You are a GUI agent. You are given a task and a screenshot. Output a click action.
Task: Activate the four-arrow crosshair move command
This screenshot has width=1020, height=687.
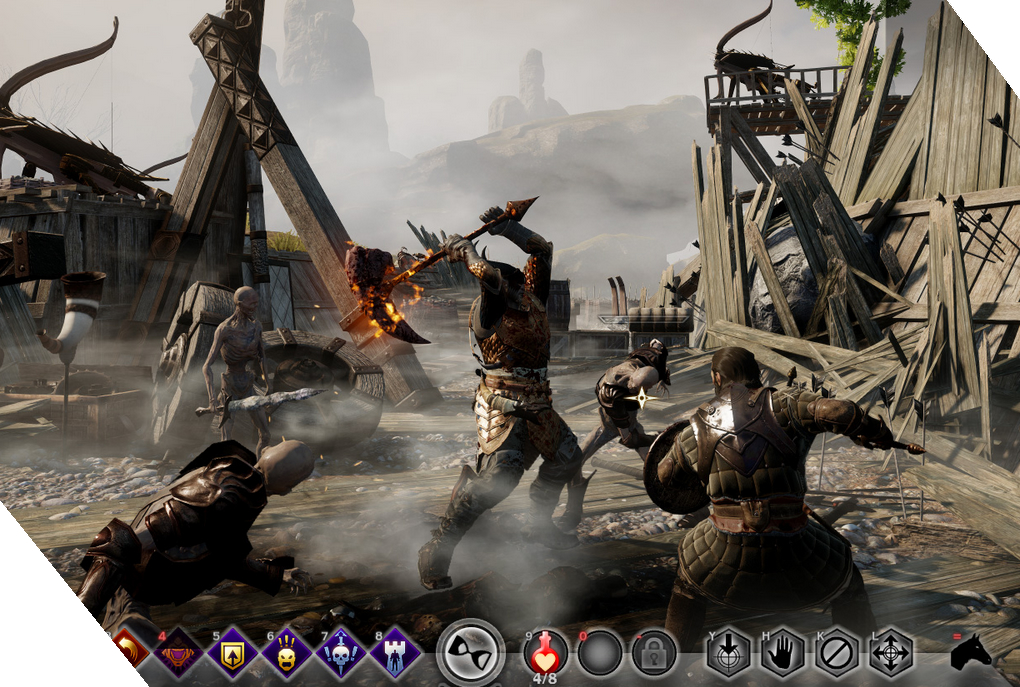[x=890, y=654]
